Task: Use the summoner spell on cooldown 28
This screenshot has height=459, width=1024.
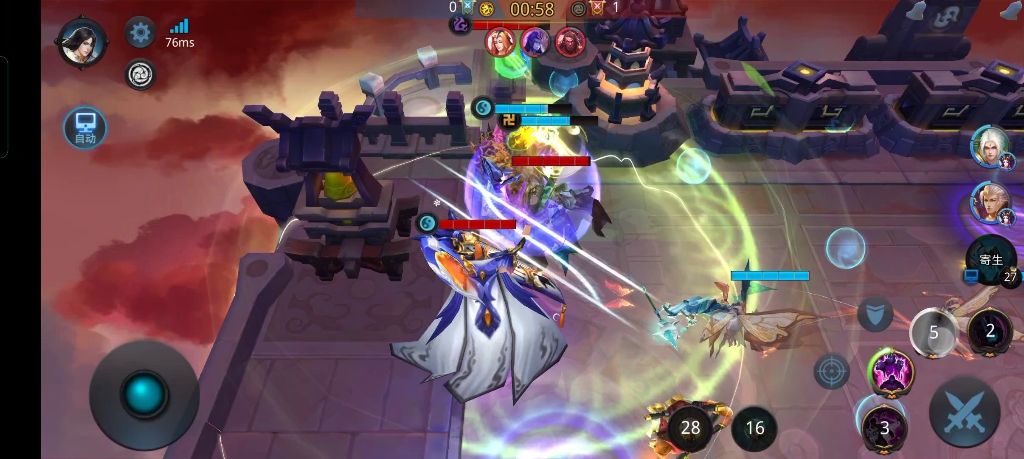Action: pyautogui.click(x=690, y=428)
